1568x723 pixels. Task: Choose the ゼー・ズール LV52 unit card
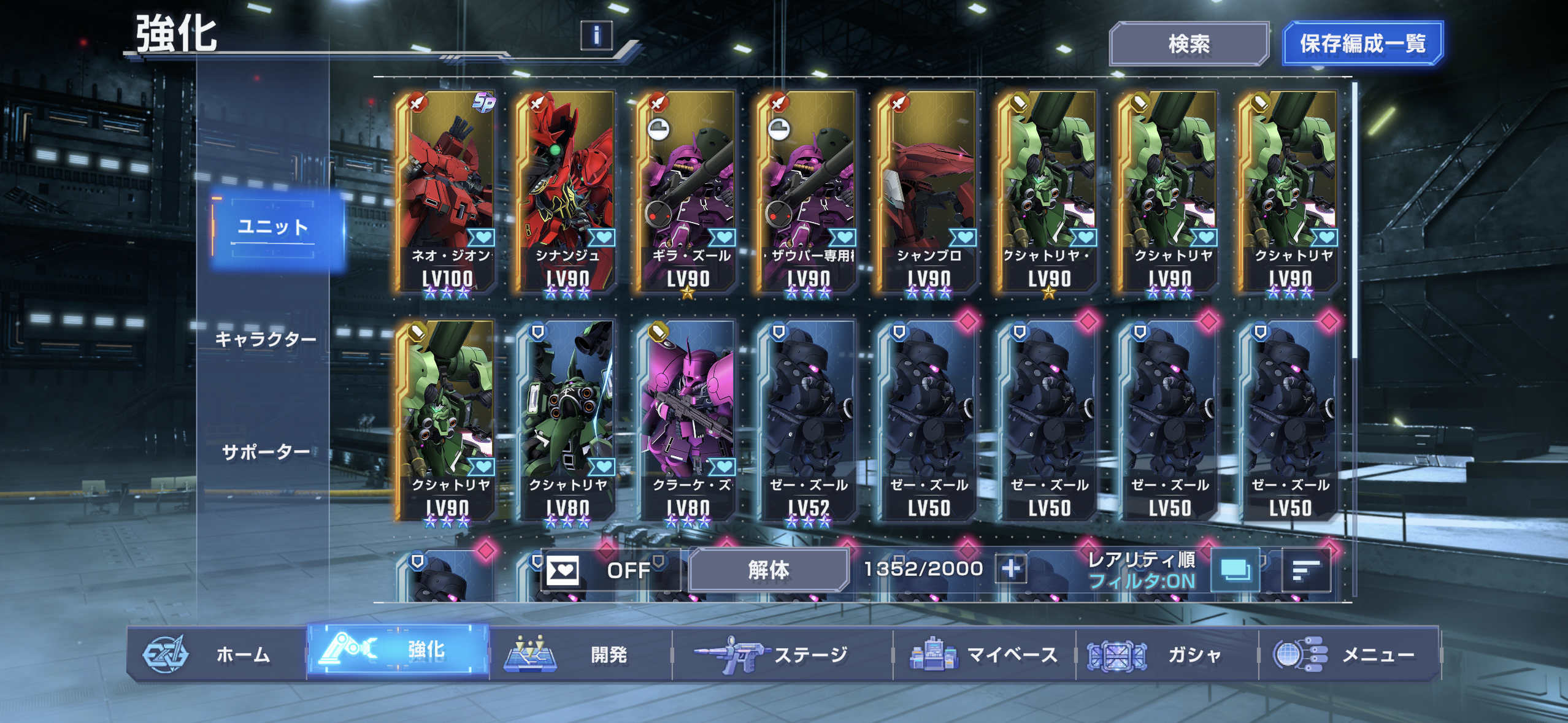pyautogui.click(x=808, y=422)
